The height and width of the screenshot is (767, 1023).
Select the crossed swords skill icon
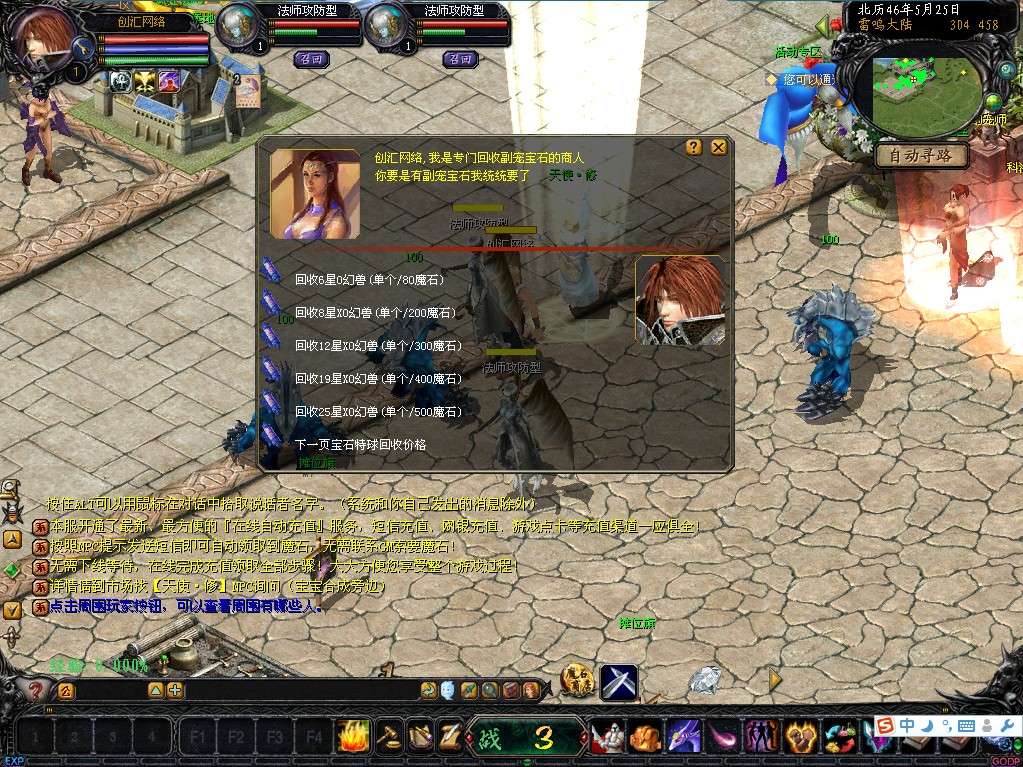(619, 682)
